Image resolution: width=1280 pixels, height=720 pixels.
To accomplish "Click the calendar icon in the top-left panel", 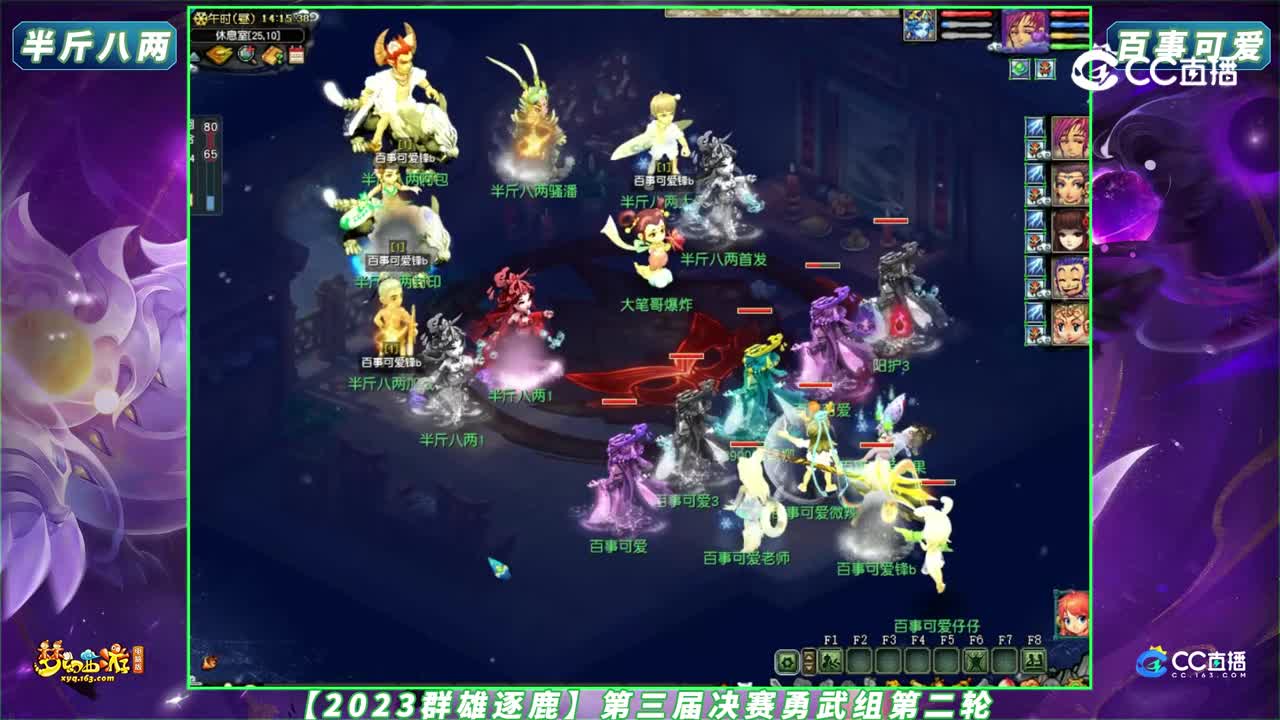I will [x=297, y=54].
